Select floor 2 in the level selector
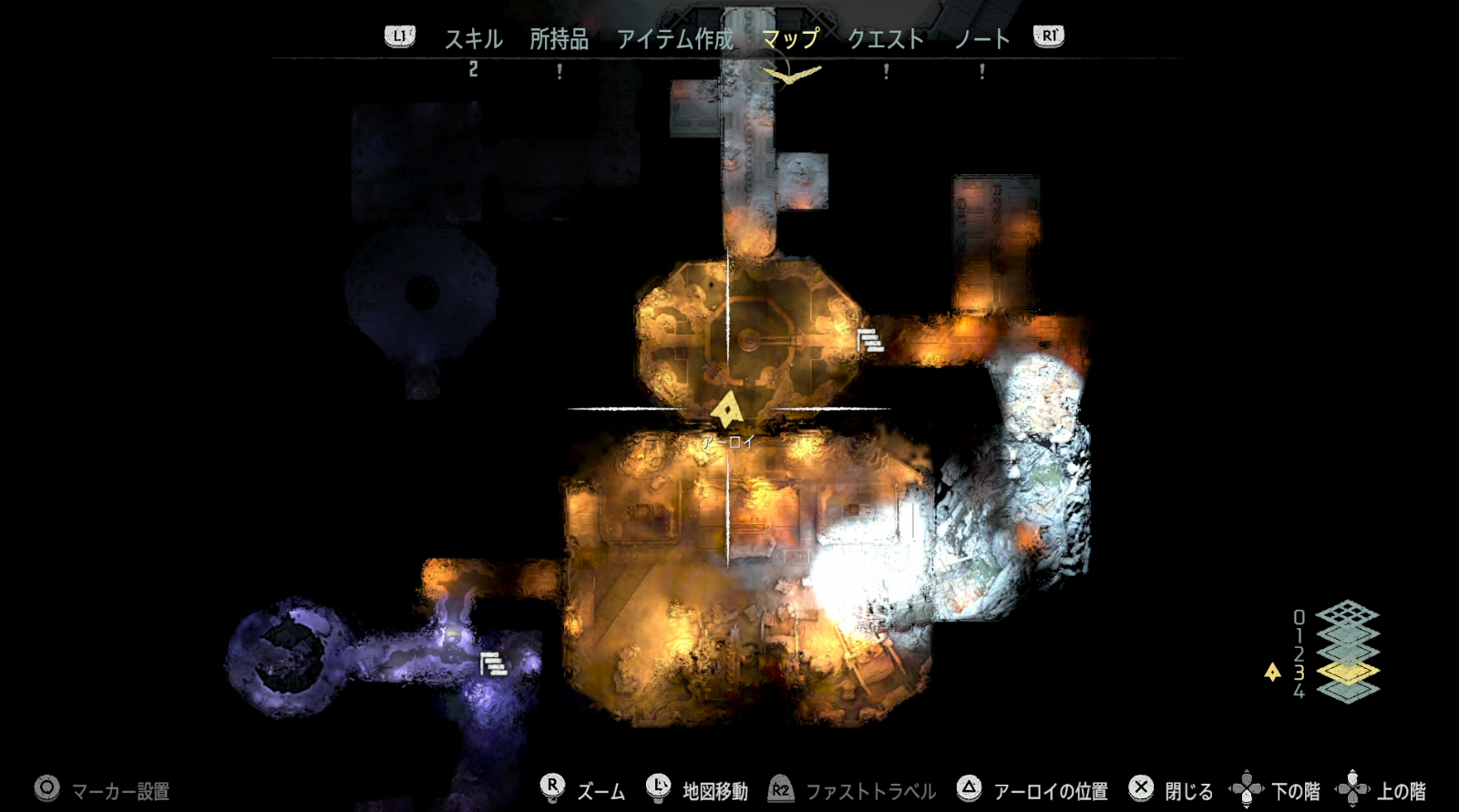Screen dimensions: 1459x812 point(1299,653)
